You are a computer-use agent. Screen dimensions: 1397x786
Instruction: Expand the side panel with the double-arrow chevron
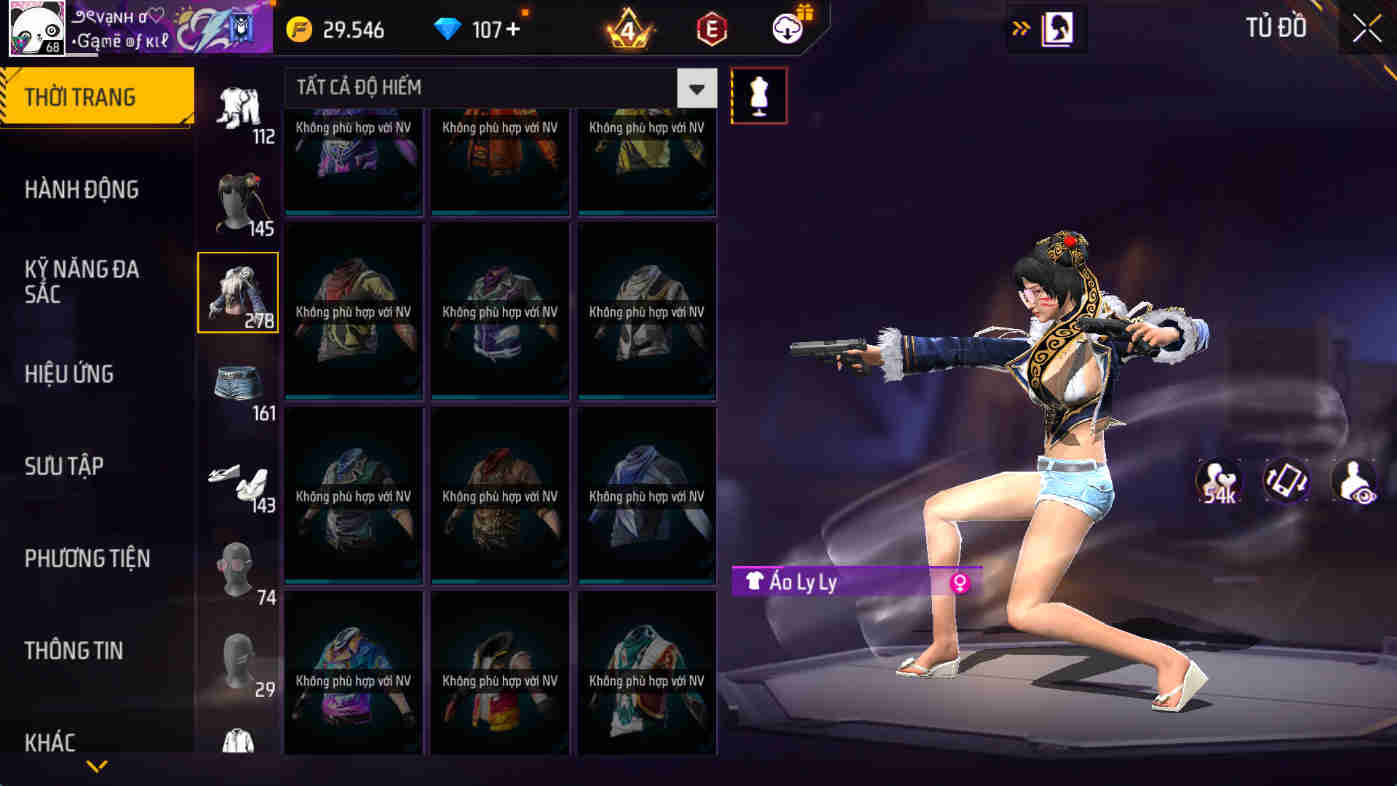[1021, 29]
